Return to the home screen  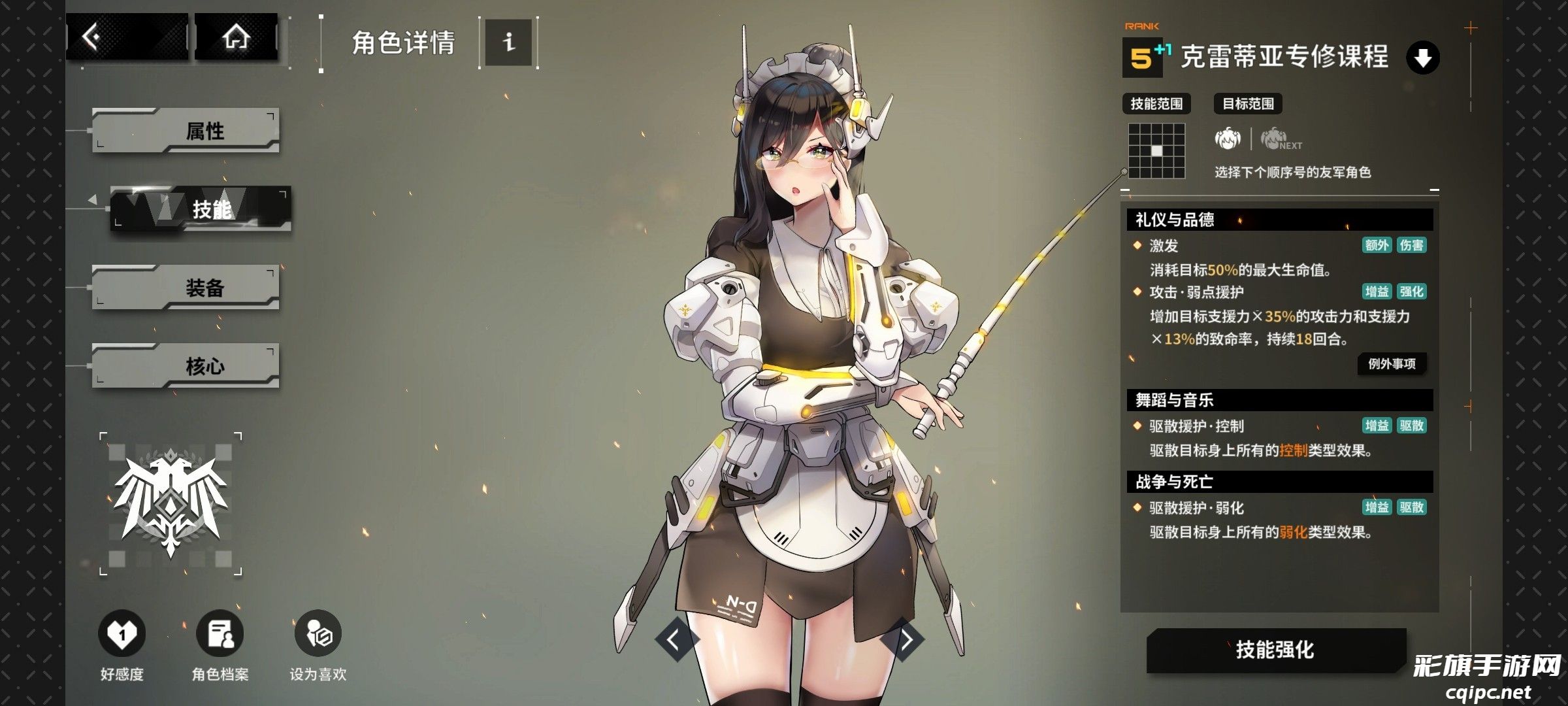coord(236,37)
